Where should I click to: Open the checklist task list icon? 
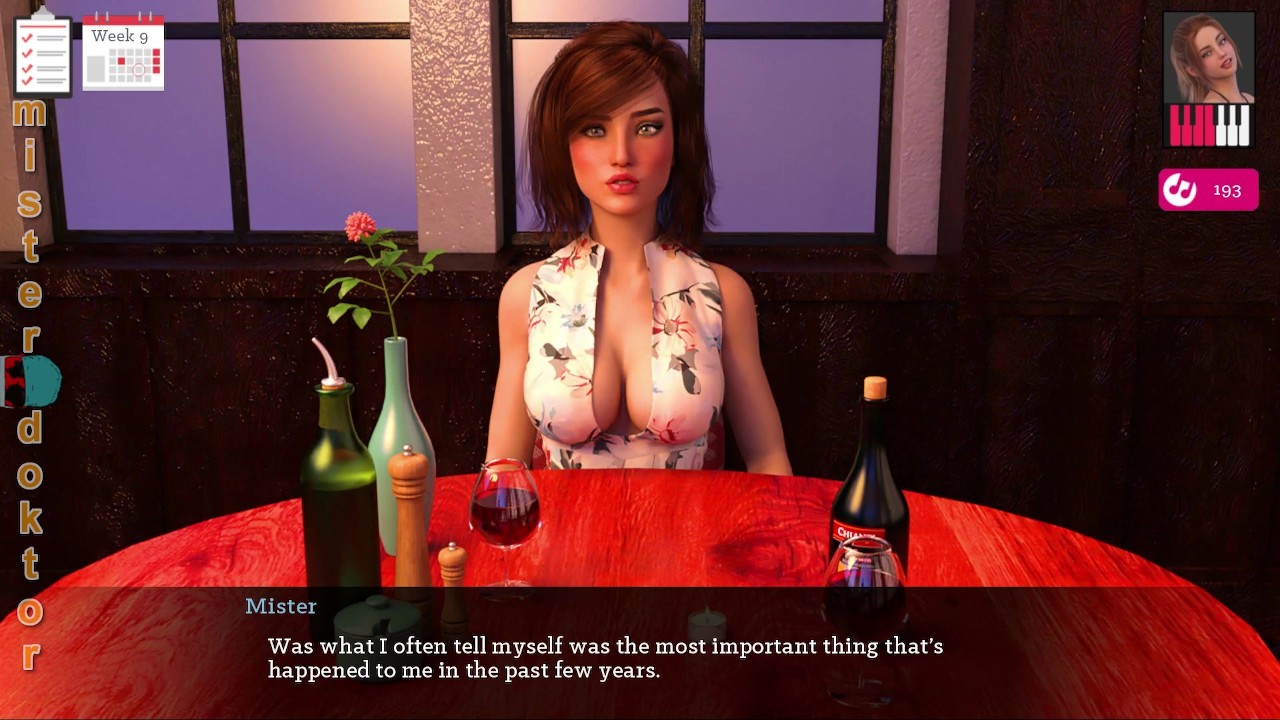pyautogui.click(x=43, y=54)
